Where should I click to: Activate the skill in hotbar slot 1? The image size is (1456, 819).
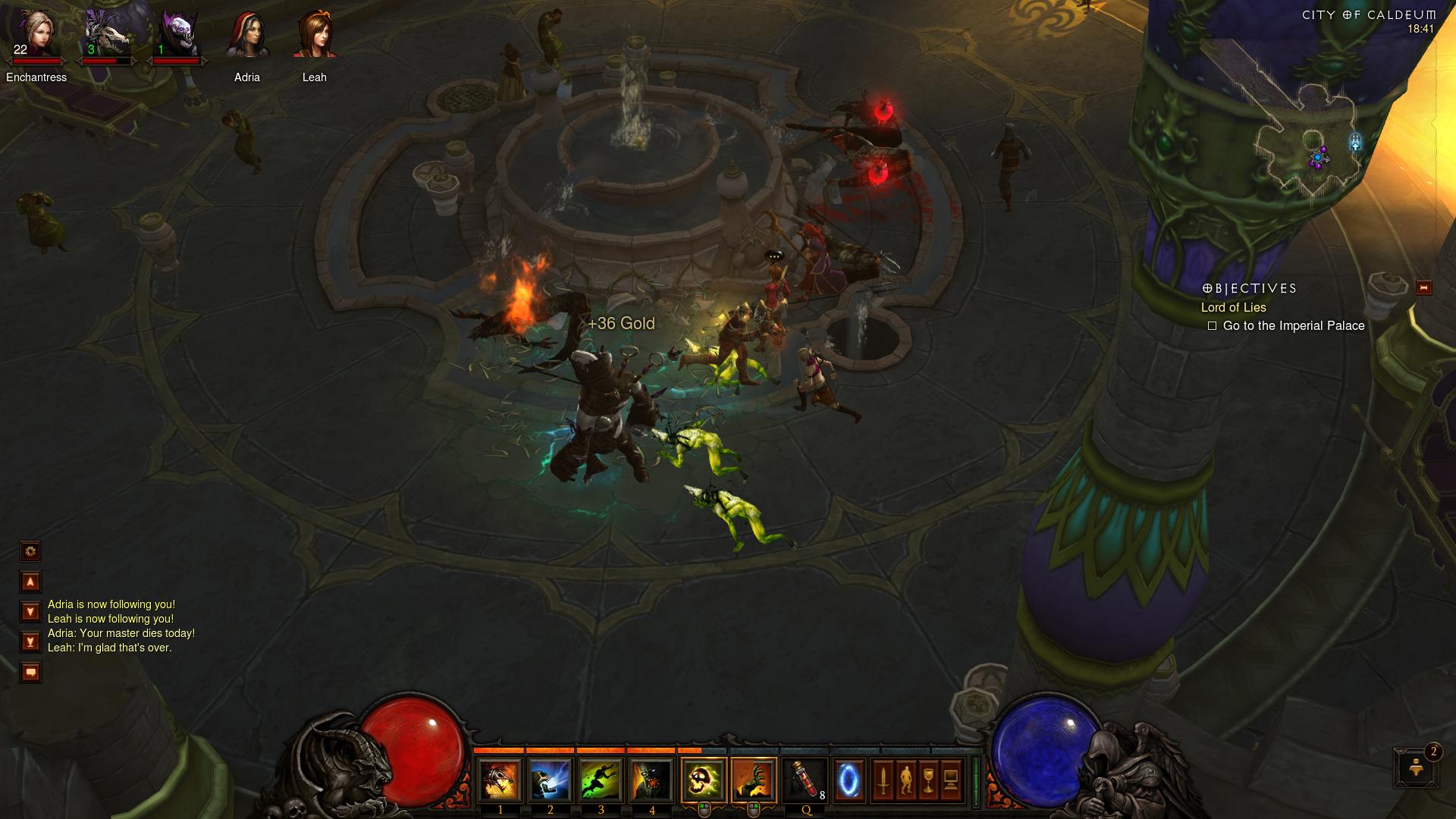(x=500, y=780)
